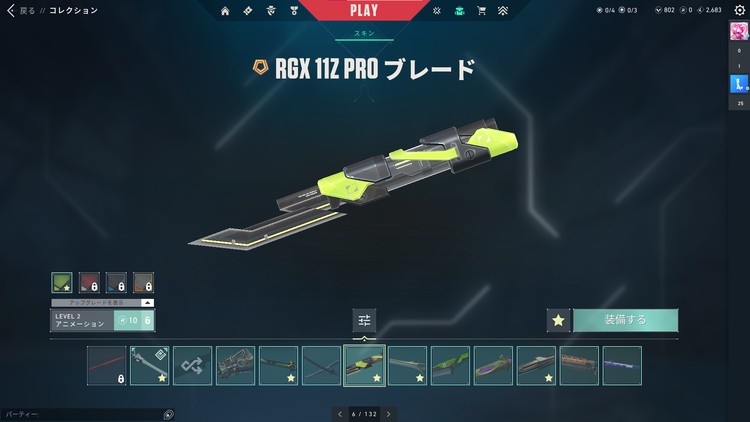Choose the random shuffle skin tile
Viewport: 750px width, 422px height.
click(x=192, y=366)
